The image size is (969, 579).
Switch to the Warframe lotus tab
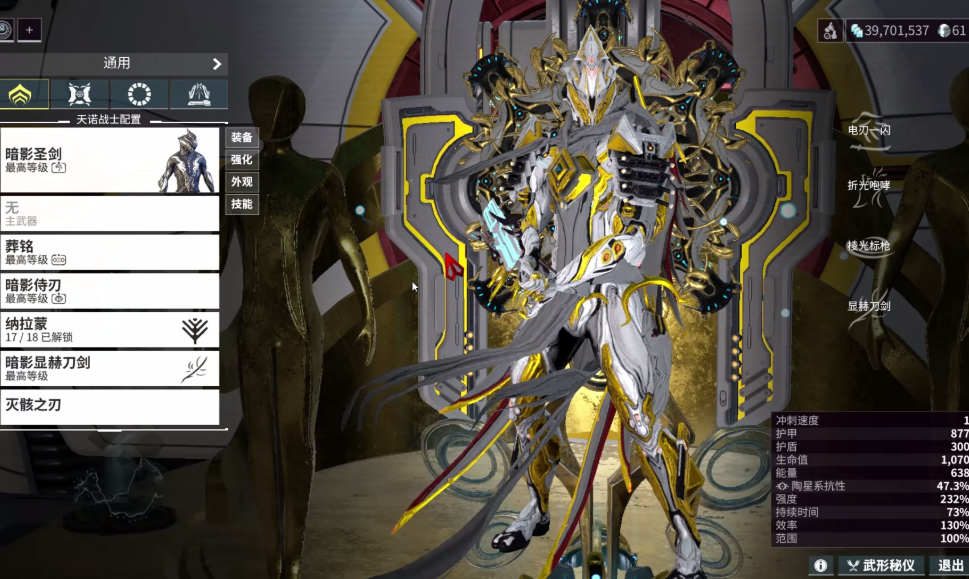[22, 95]
